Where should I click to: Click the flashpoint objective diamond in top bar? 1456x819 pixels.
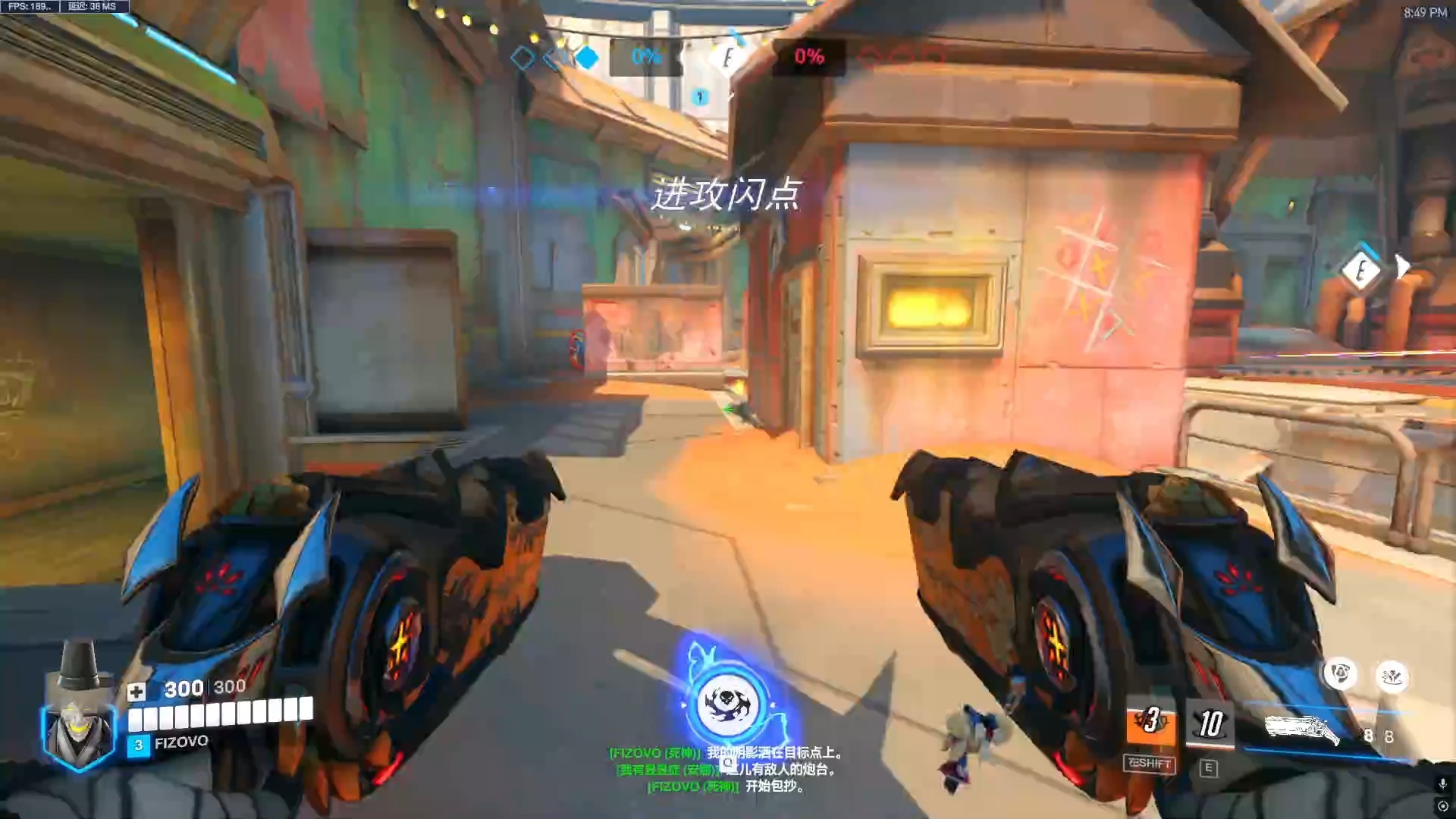[x=726, y=58]
